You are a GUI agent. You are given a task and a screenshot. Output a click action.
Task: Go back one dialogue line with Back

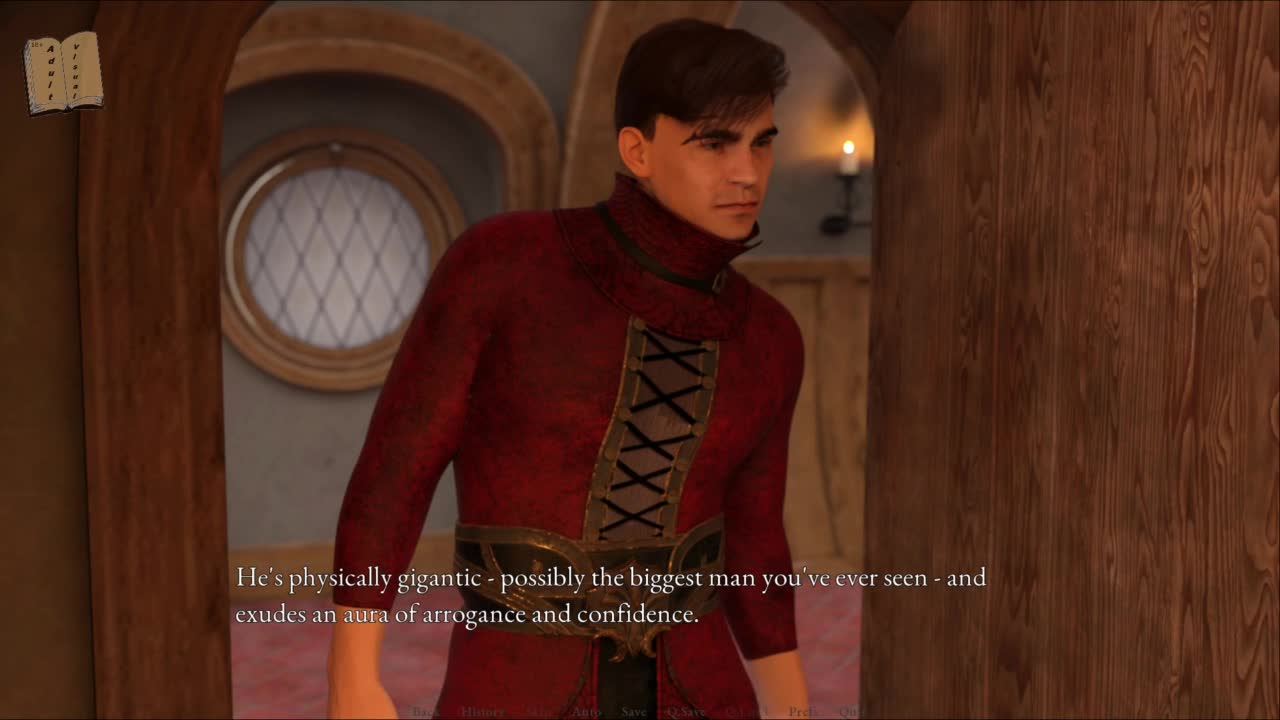click(x=425, y=712)
